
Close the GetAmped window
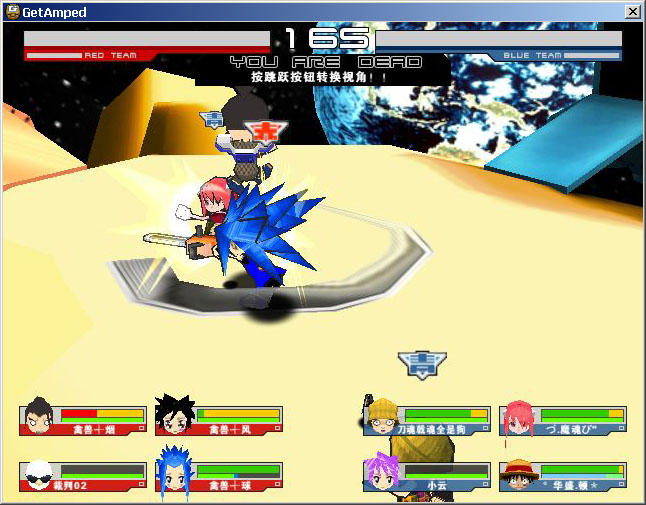pyautogui.click(x=632, y=11)
